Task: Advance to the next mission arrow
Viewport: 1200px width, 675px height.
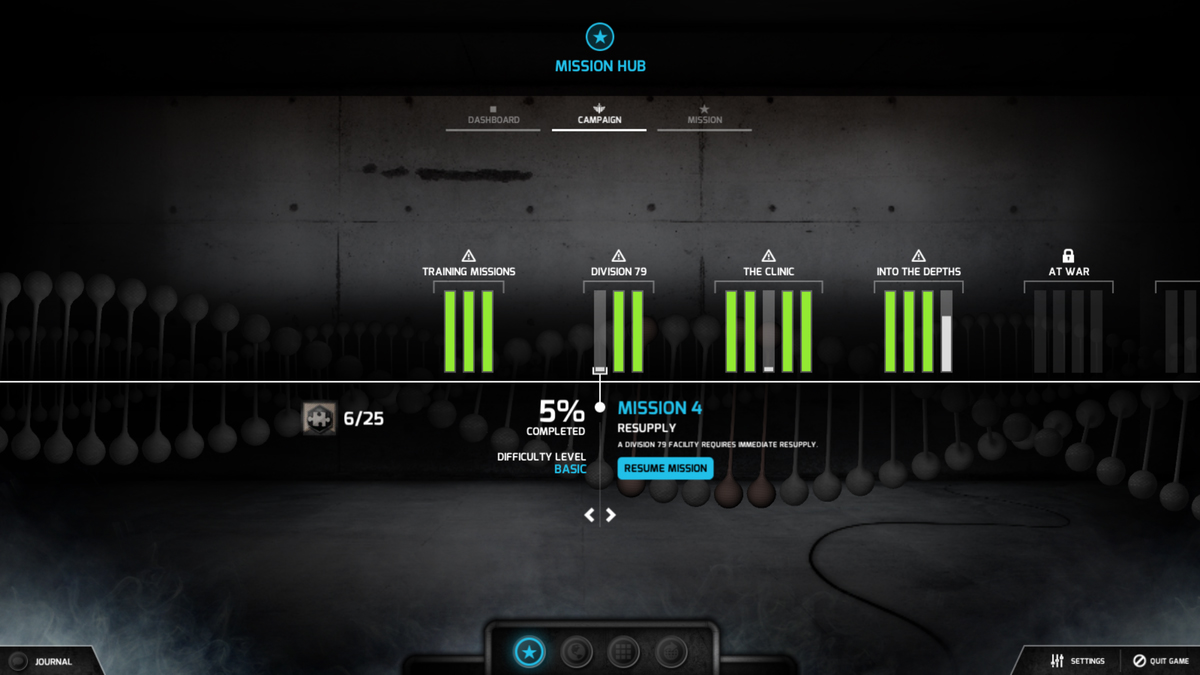Action: pos(611,515)
